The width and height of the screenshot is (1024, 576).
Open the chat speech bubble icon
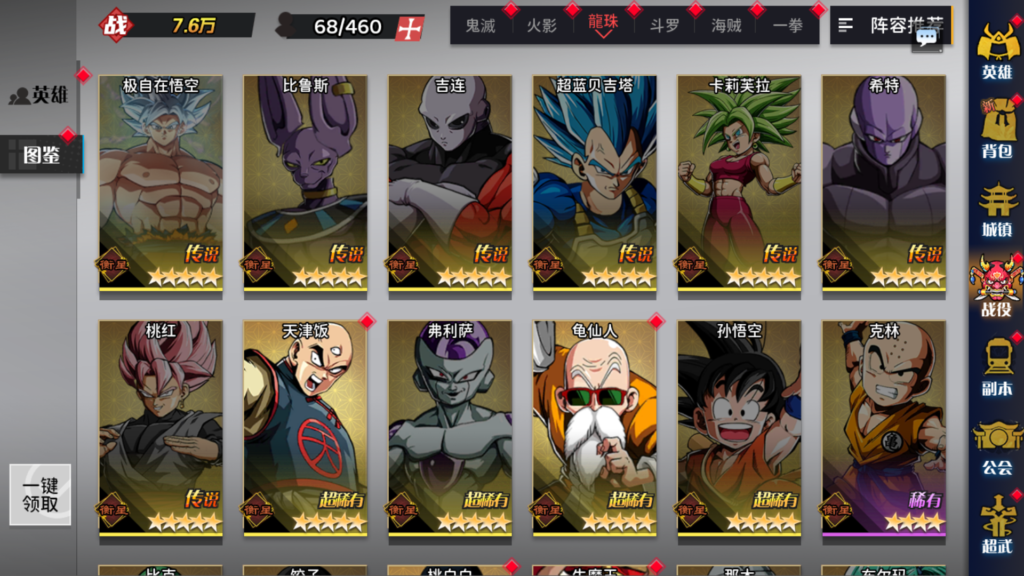tap(926, 38)
